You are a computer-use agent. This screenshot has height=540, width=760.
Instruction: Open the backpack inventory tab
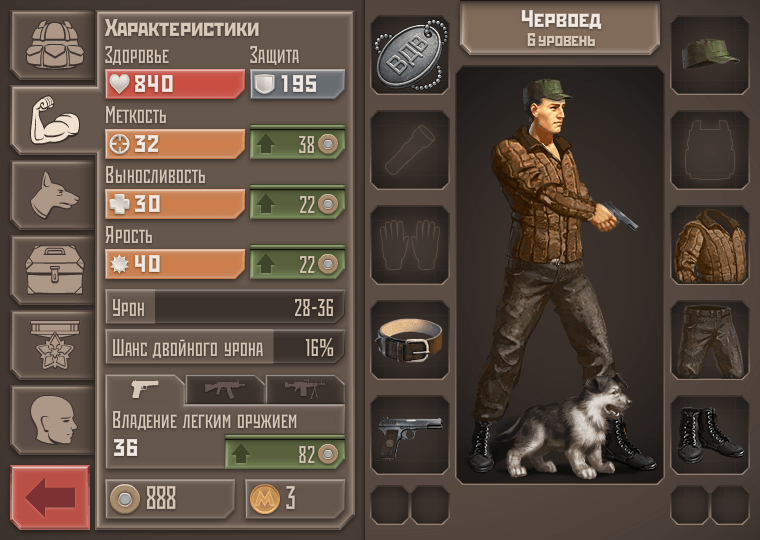pos(52,46)
